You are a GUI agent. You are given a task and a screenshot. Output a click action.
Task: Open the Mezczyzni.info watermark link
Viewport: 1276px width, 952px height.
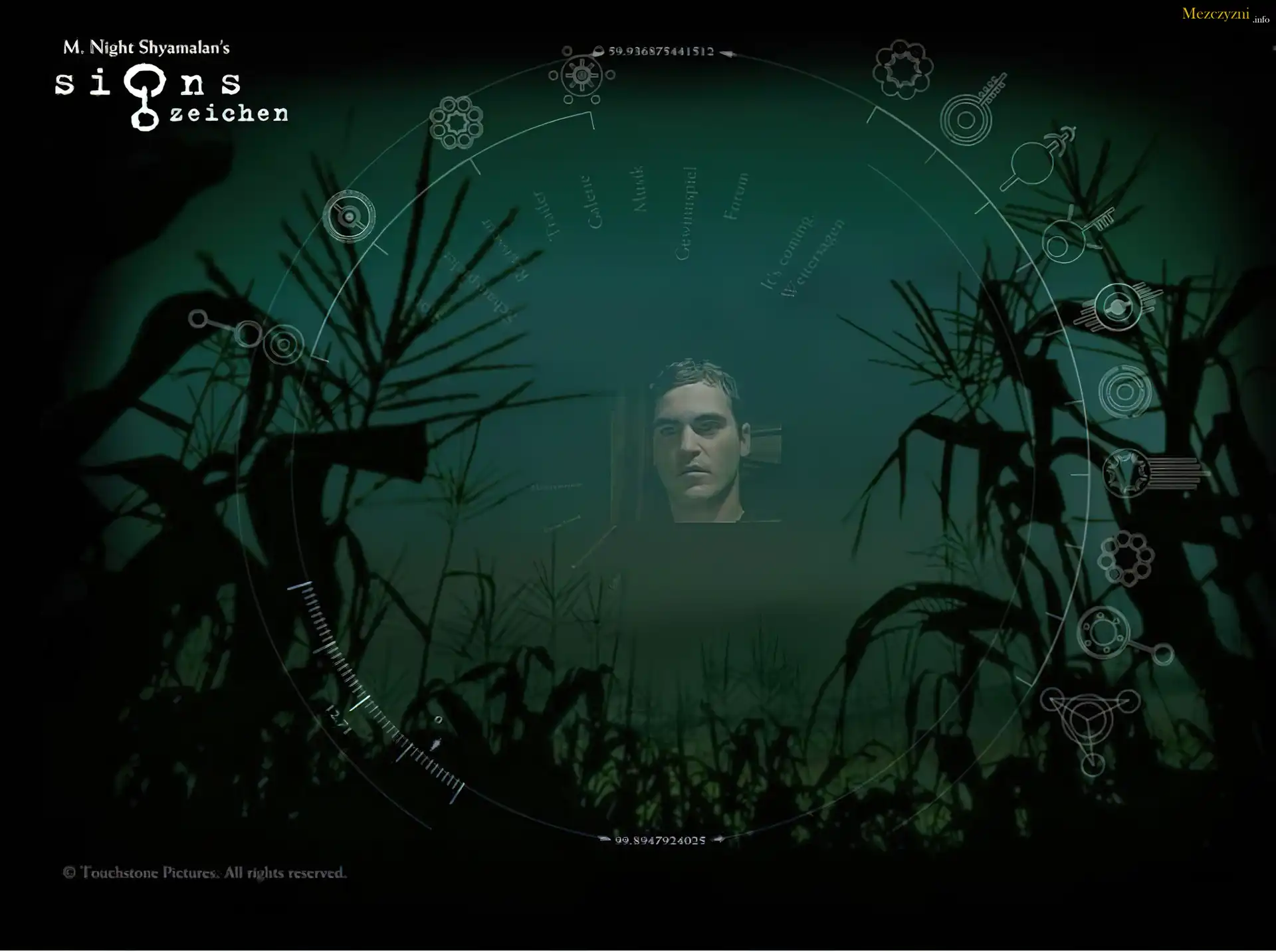pyautogui.click(x=1224, y=14)
